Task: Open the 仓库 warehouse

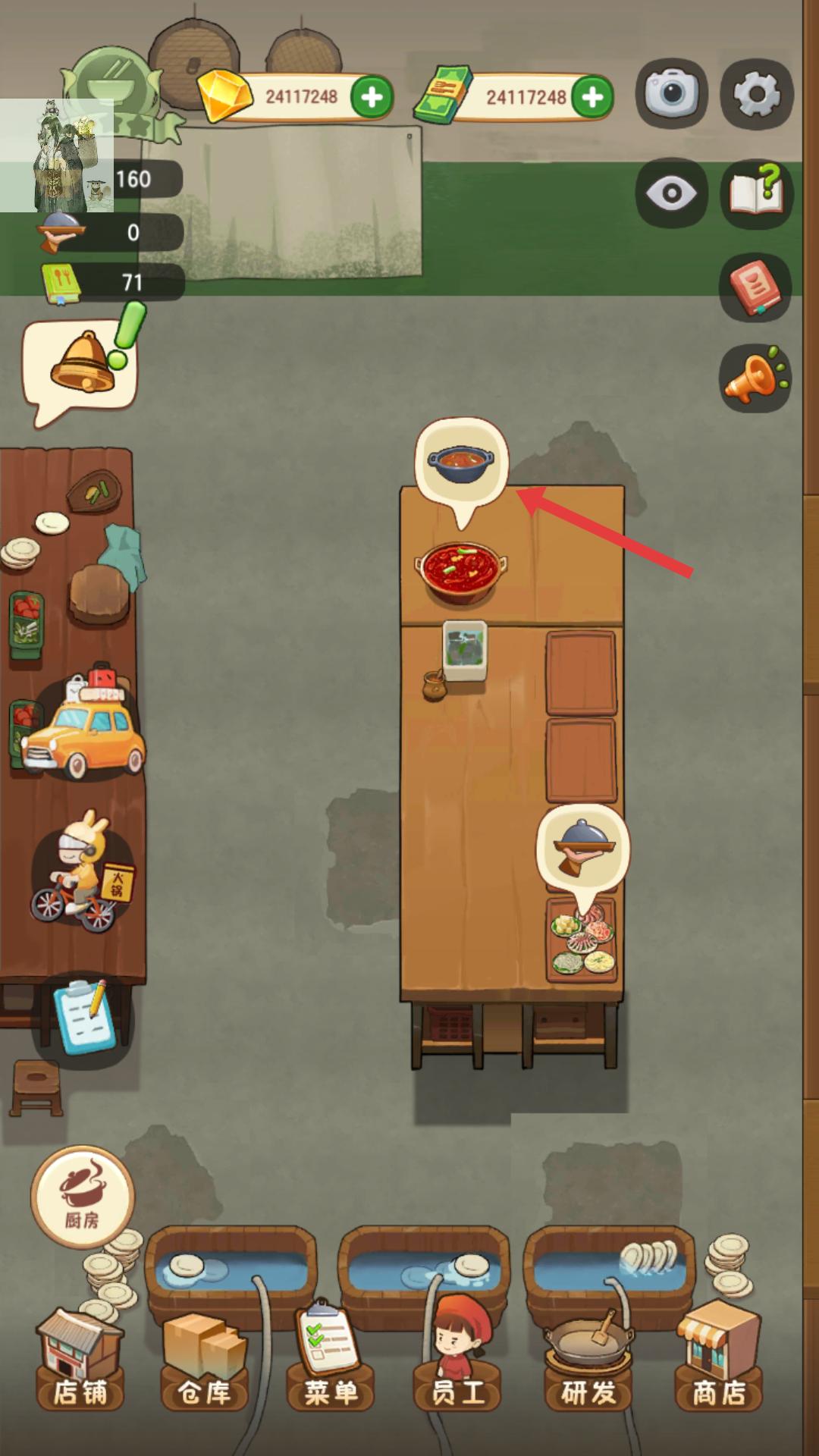Action: [205, 1365]
